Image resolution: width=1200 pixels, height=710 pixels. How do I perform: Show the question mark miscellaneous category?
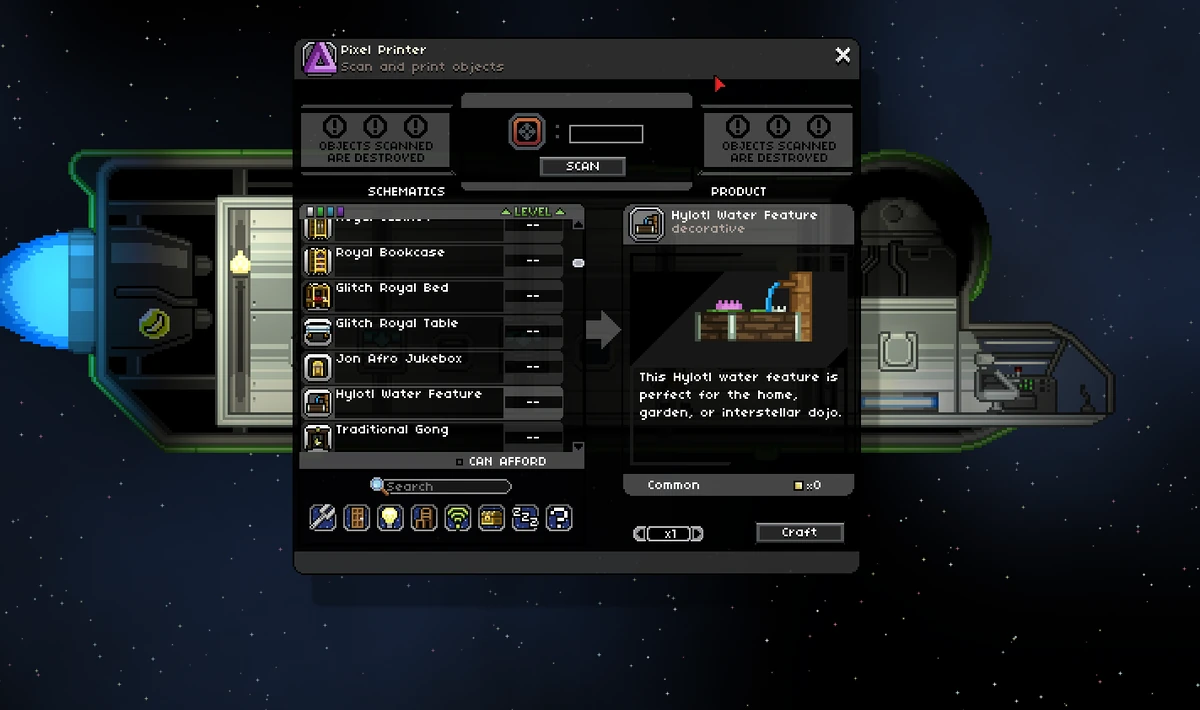pos(559,517)
